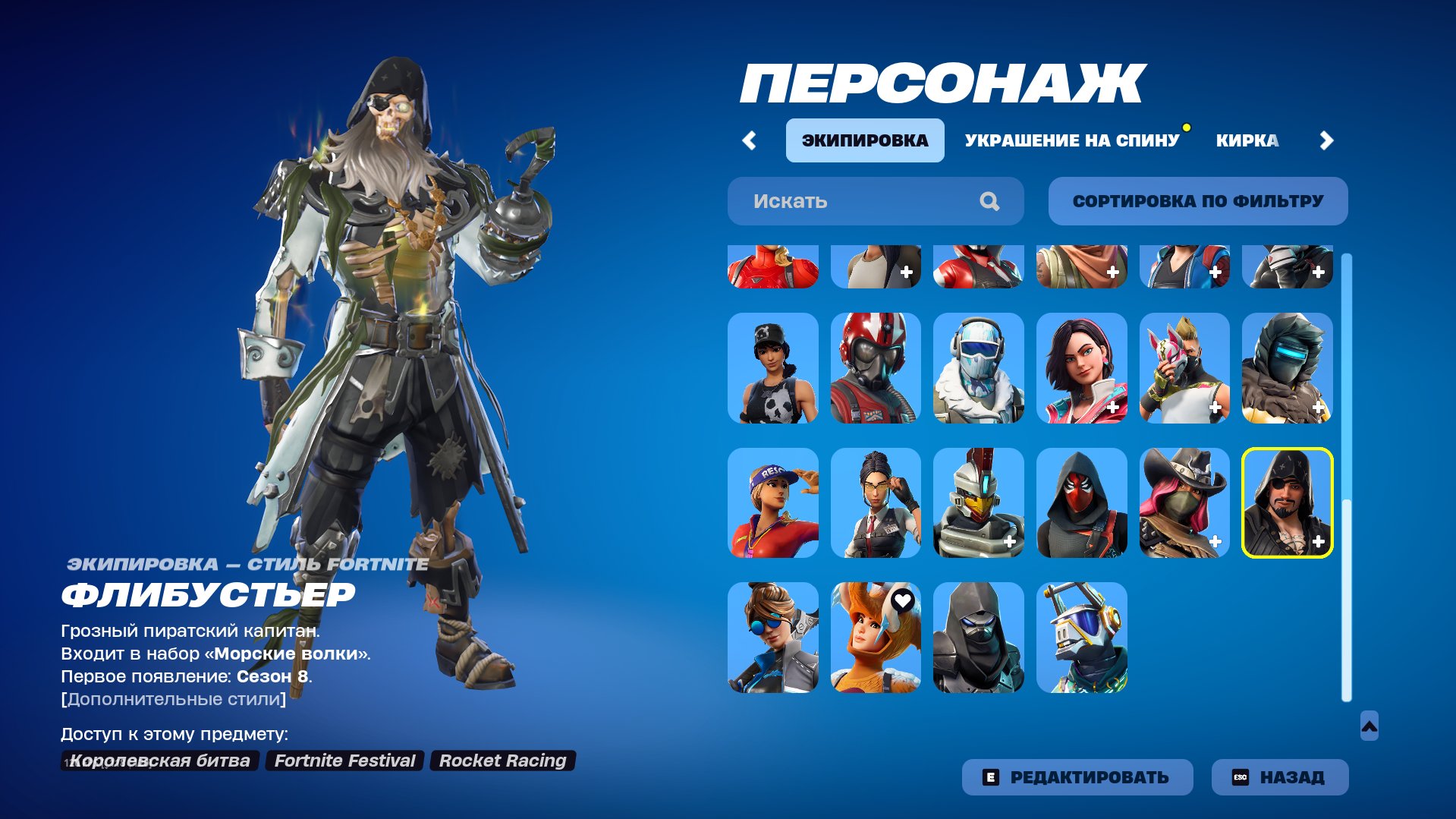1456x819 pixels.
Task: Open the ЭКИПИРОВКА tab
Action: pos(865,140)
